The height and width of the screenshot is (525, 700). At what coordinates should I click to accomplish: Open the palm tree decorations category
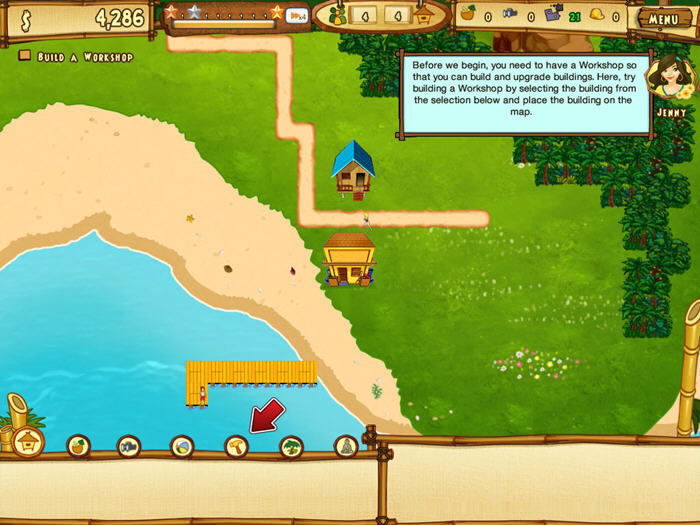coord(291,446)
